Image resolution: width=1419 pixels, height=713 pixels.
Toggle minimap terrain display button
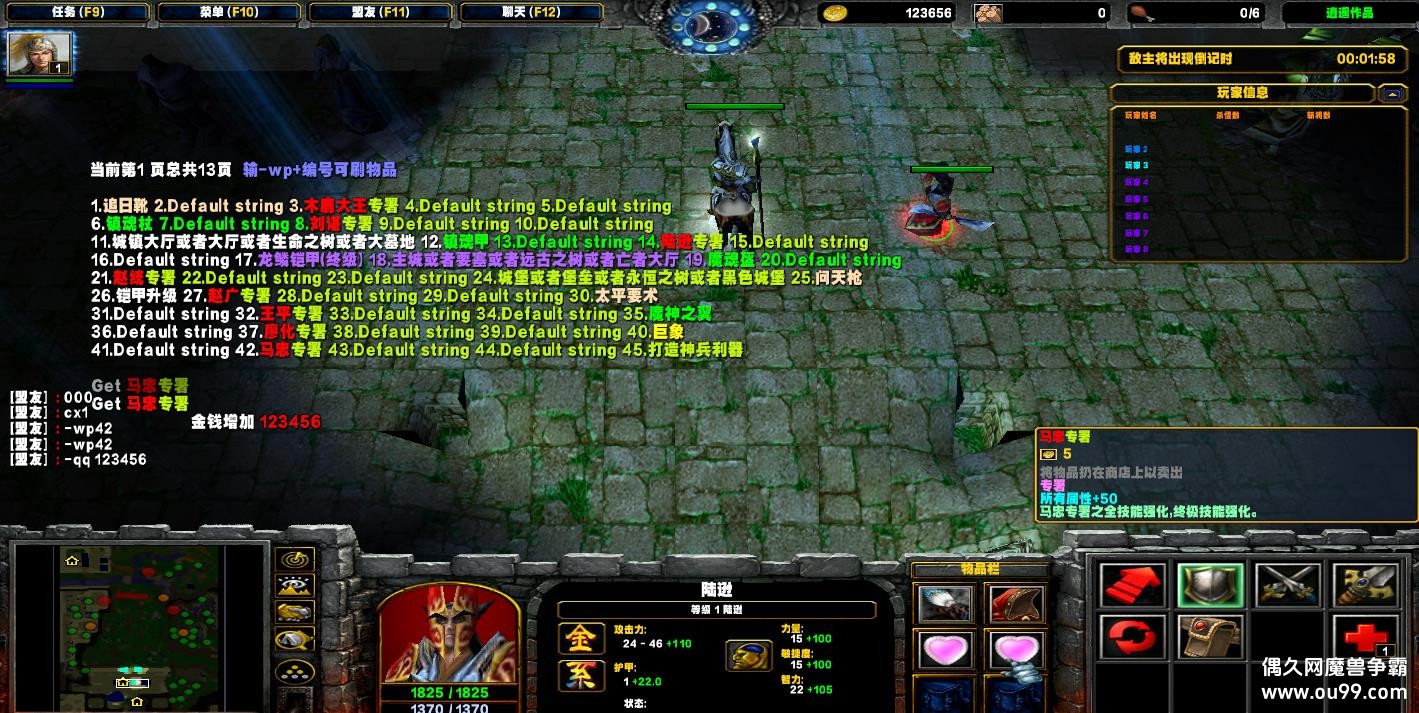(296, 587)
